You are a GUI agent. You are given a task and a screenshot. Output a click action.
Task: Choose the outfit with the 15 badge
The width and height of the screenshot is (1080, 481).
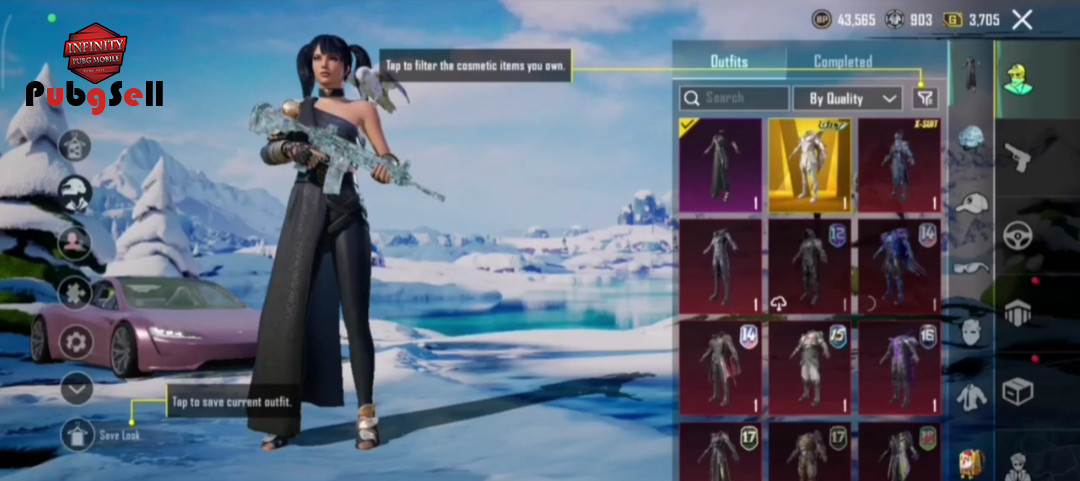(809, 366)
